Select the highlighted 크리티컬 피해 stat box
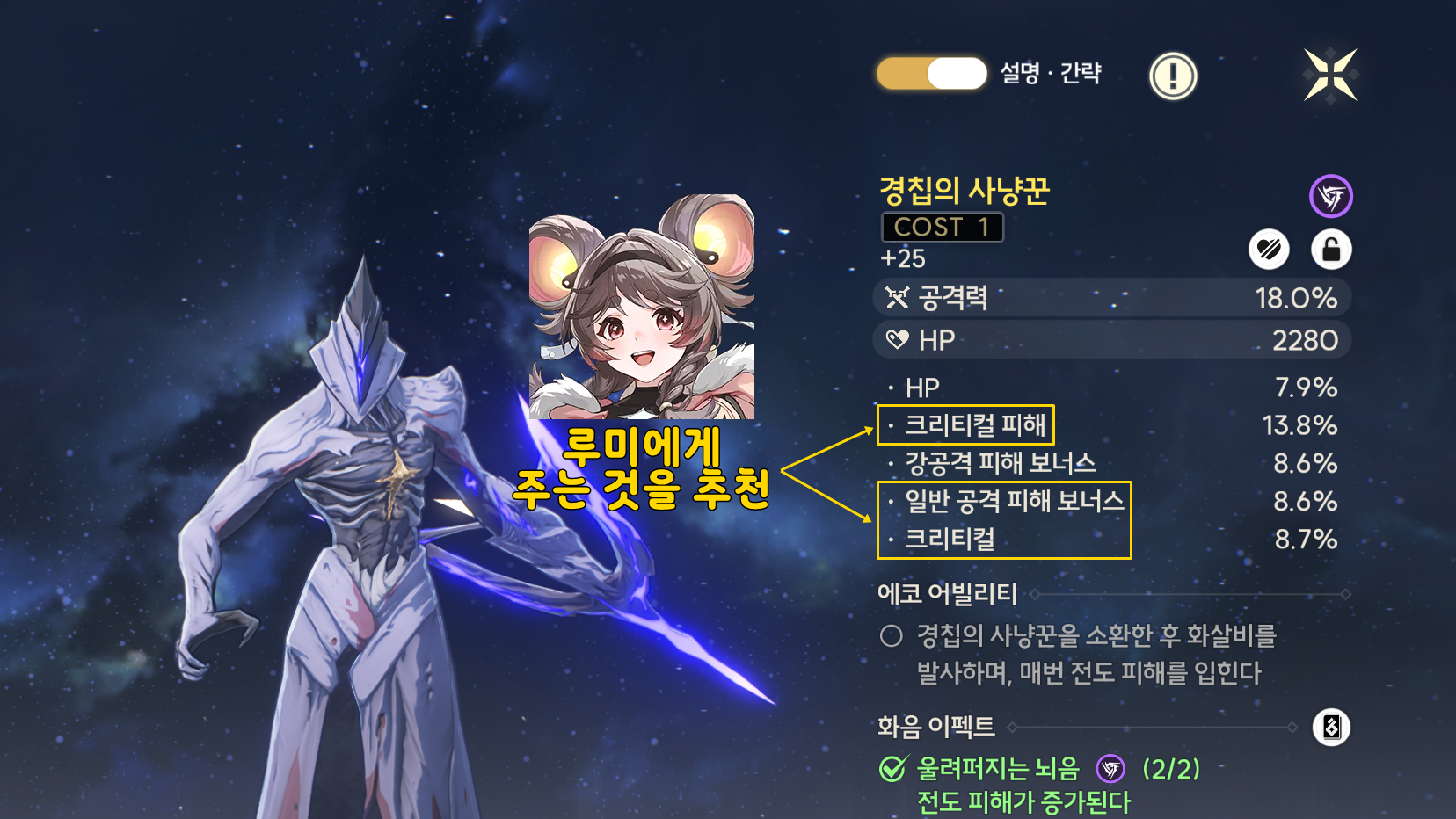Screen dimensions: 1456x819 click(965, 424)
